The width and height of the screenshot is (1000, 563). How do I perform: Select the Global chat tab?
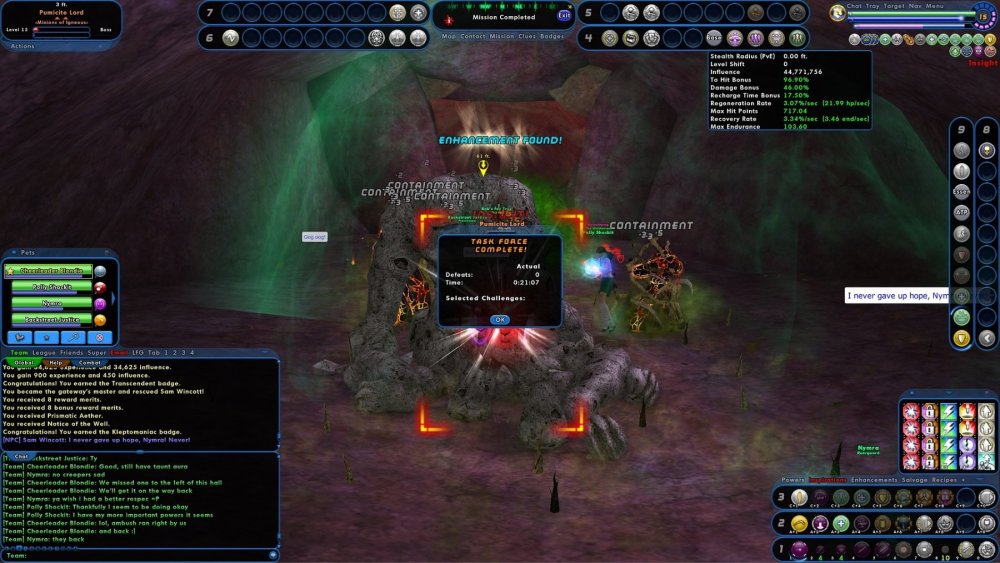coord(24,363)
